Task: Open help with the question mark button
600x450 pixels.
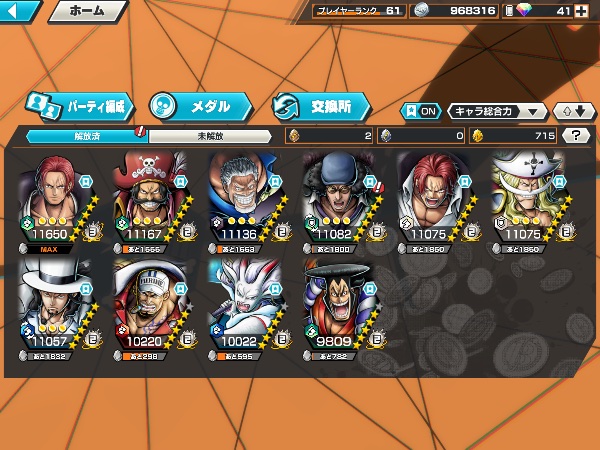Action: point(576,135)
